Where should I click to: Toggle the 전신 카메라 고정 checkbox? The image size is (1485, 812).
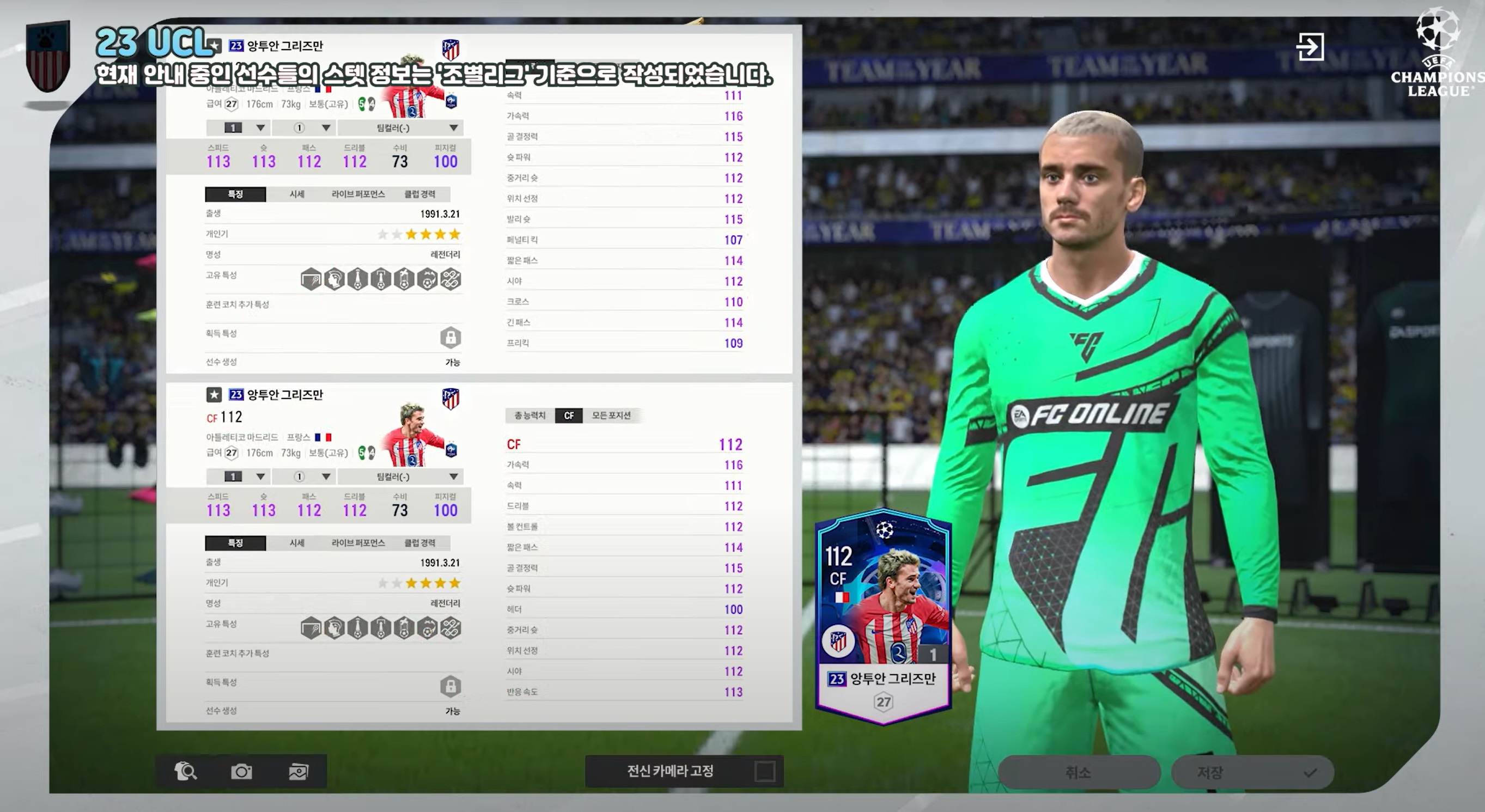click(764, 771)
